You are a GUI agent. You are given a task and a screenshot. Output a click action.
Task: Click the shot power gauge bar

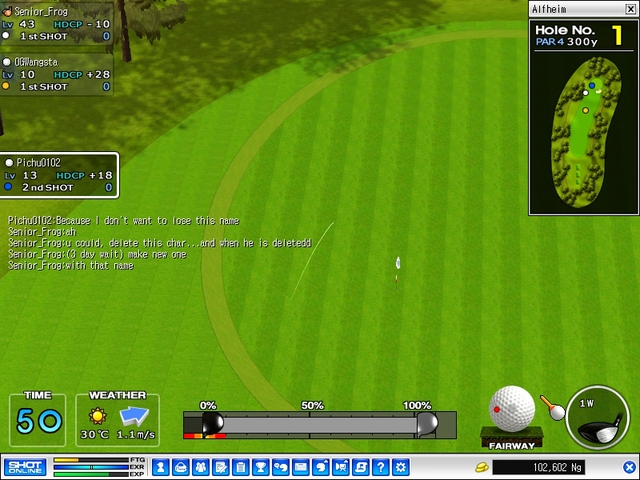pos(319,425)
